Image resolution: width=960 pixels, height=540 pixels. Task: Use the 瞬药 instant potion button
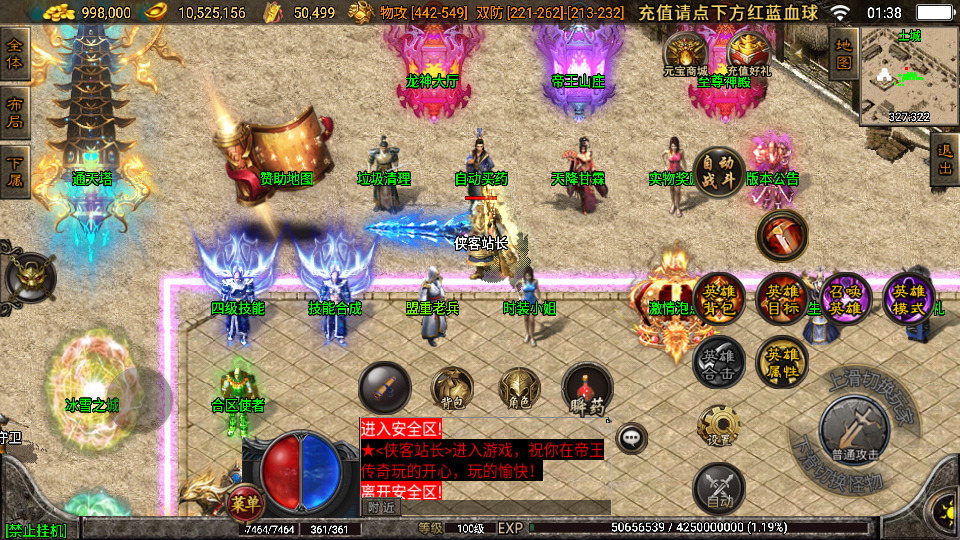[x=587, y=389]
